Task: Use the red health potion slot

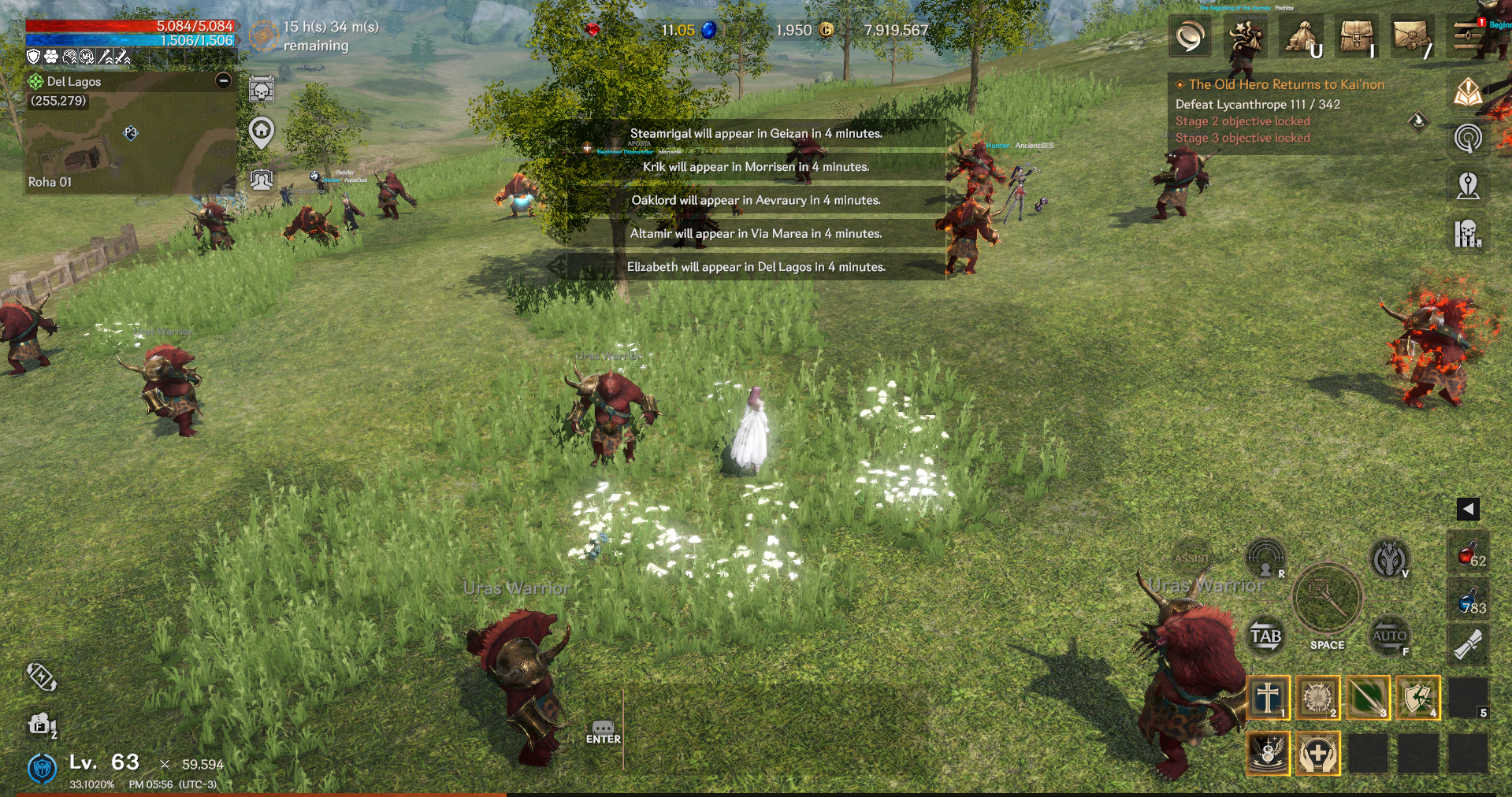Action: tap(1469, 556)
